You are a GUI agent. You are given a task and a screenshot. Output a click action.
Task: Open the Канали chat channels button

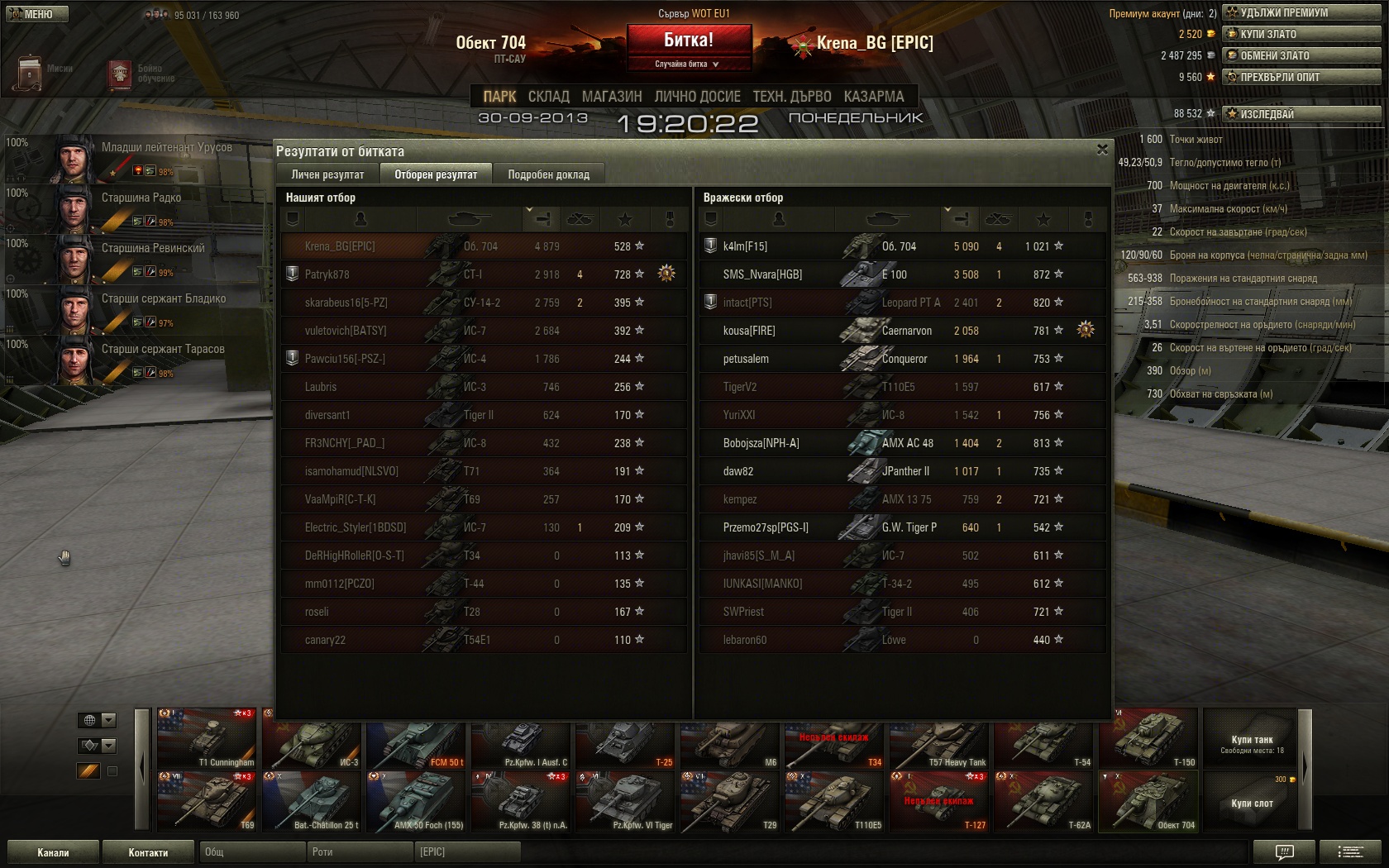(x=53, y=852)
